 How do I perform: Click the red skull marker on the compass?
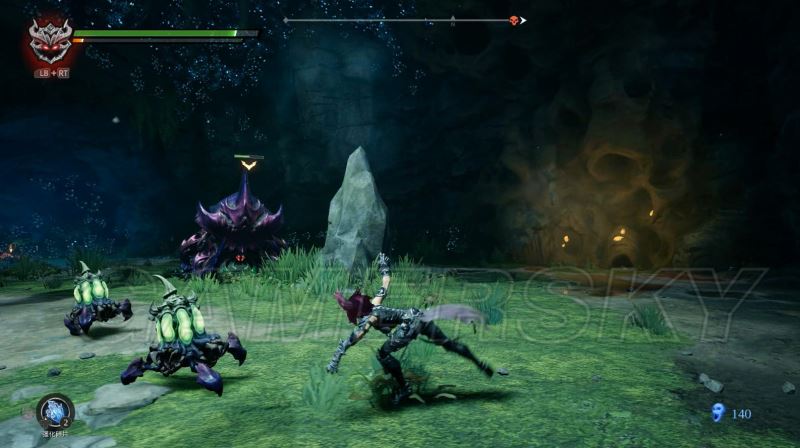click(x=514, y=20)
